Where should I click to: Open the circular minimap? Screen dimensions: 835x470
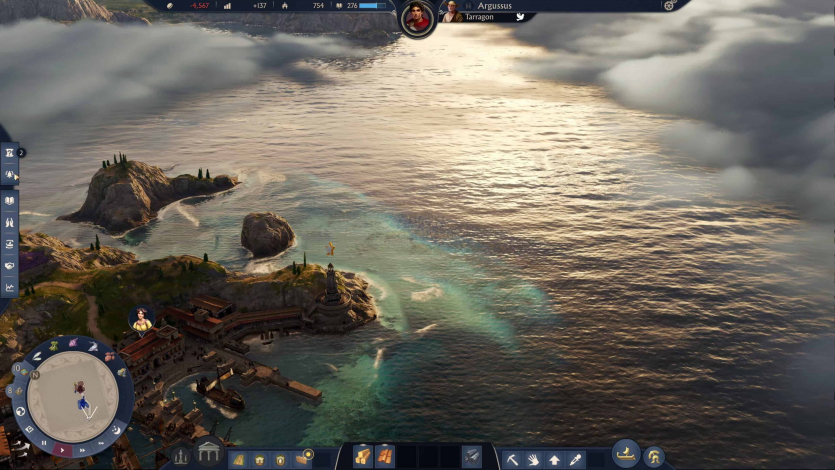point(73,393)
